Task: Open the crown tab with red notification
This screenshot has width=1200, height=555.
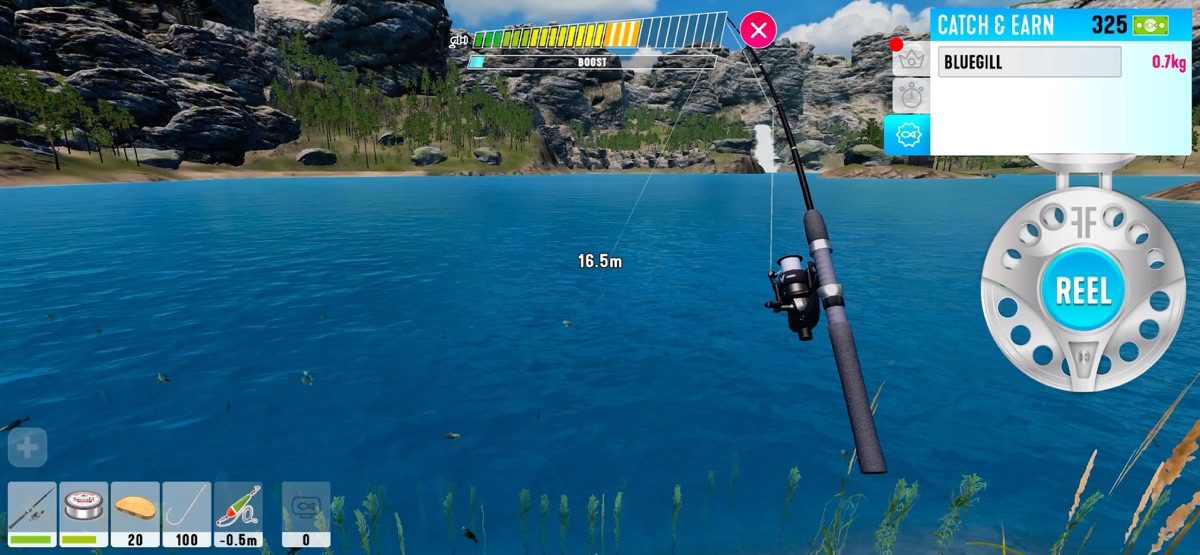Action: coord(910,59)
